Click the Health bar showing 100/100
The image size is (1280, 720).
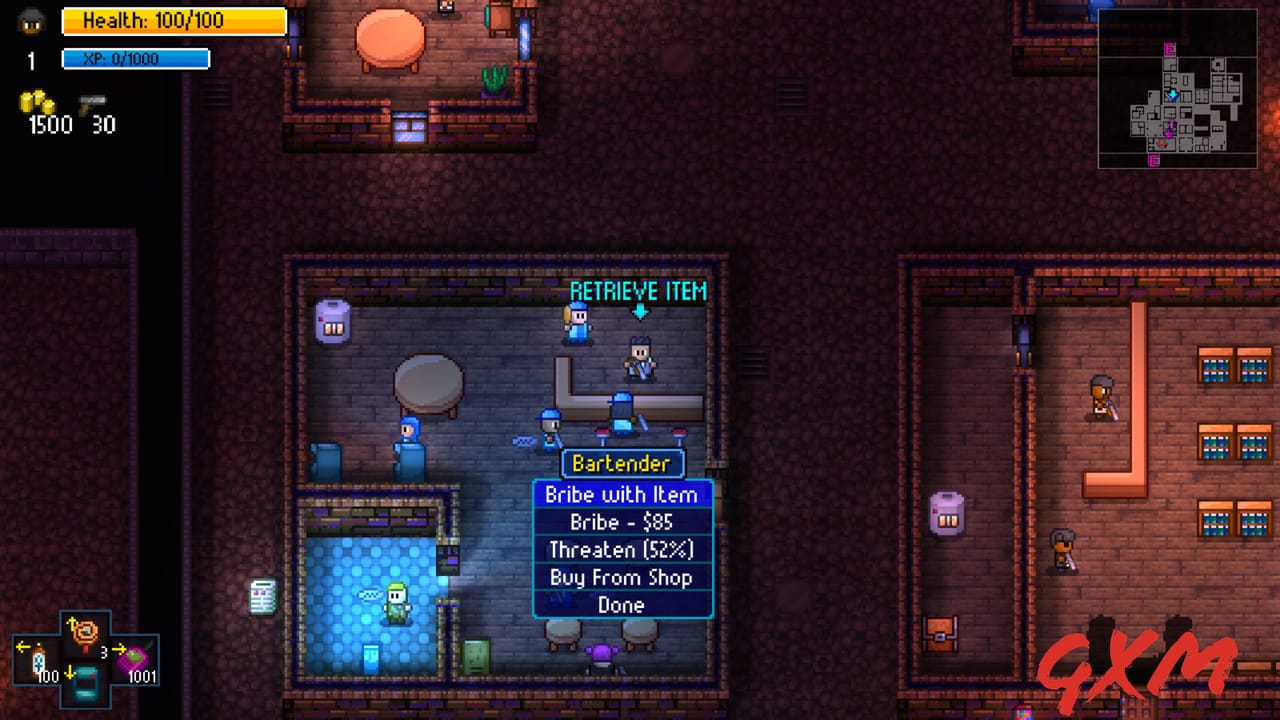point(175,21)
